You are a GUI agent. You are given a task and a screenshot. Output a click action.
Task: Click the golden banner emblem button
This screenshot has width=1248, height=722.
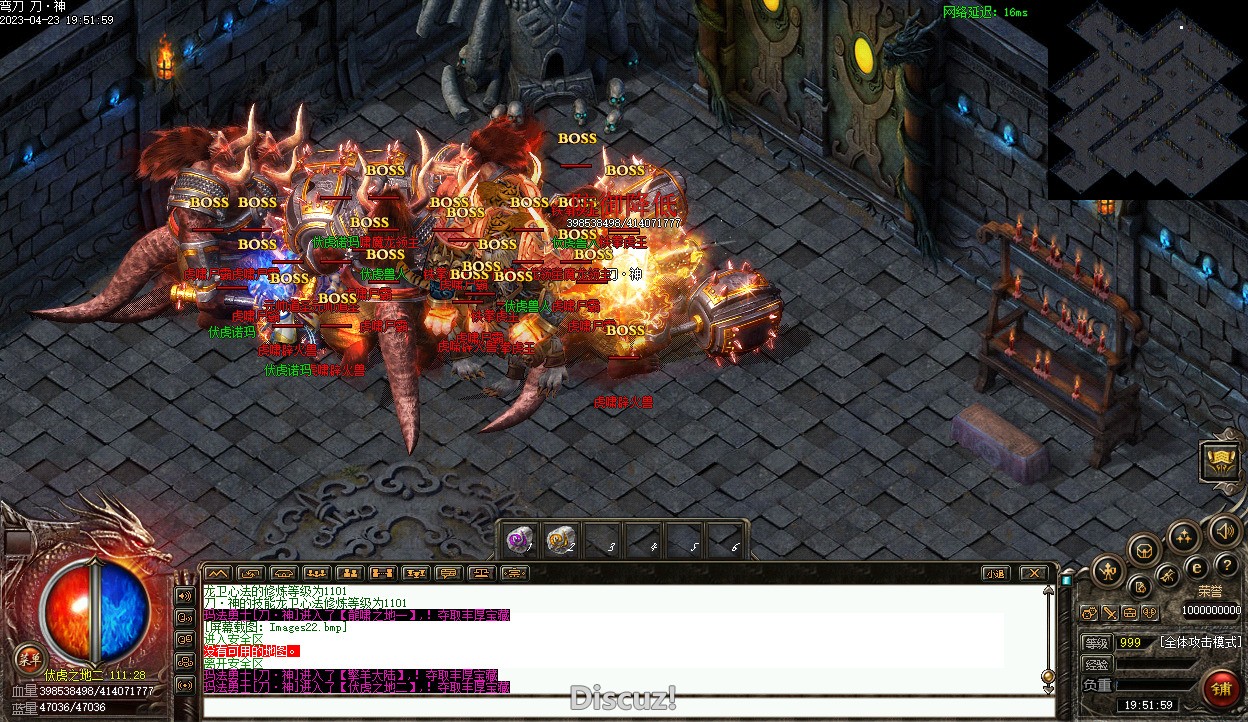pyautogui.click(x=1221, y=461)
